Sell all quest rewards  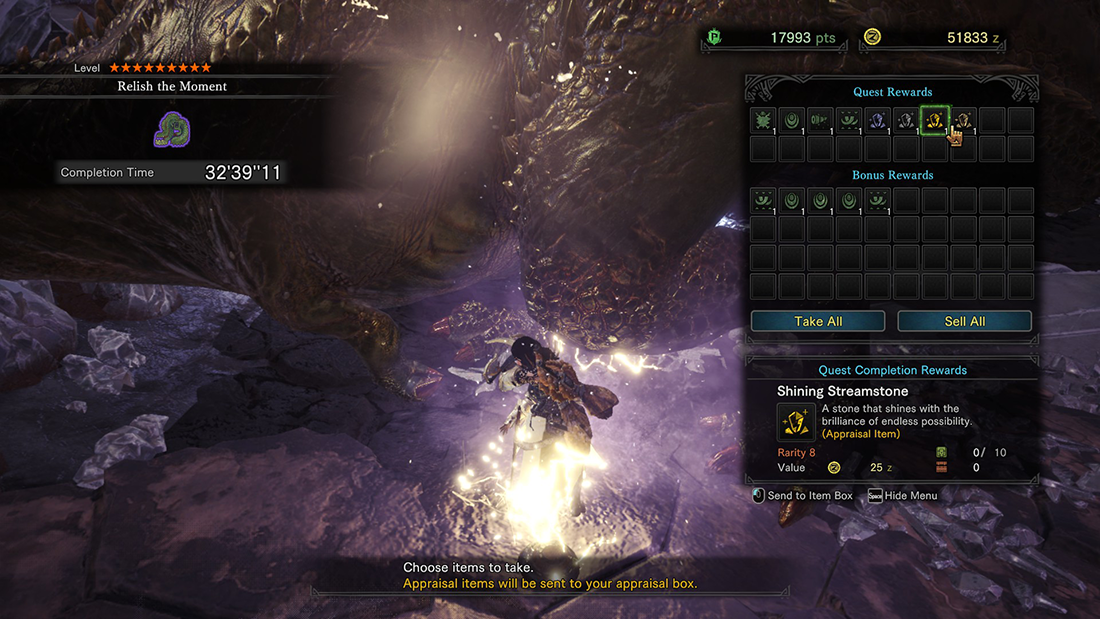pos(964,321)
